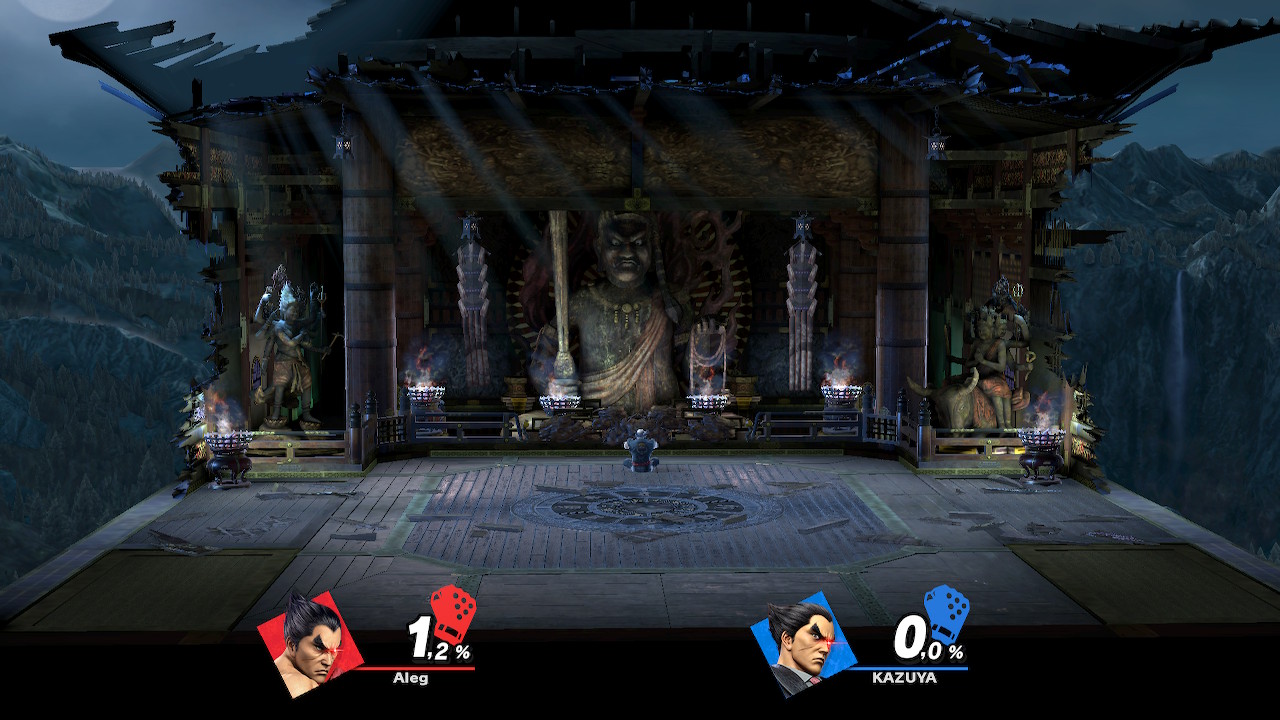Click Aleg's red Kazuya portrait
Viewport: 1280px width, 720px height.
point(301,640)
